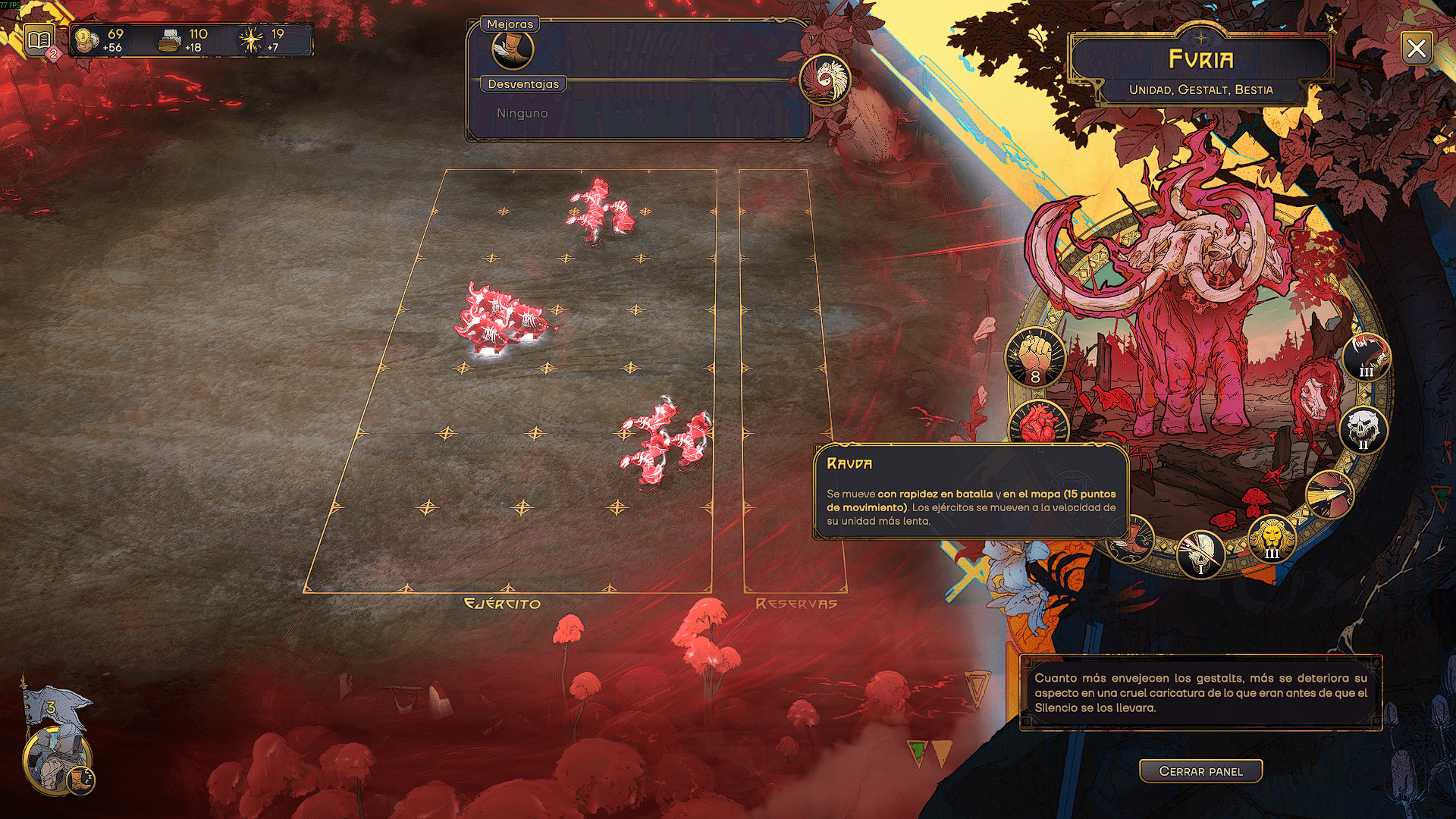The width and height of the screenshot is (1456, 819).
Task: Select the split skull tier I trait
Action: [x=1200, y=554]
